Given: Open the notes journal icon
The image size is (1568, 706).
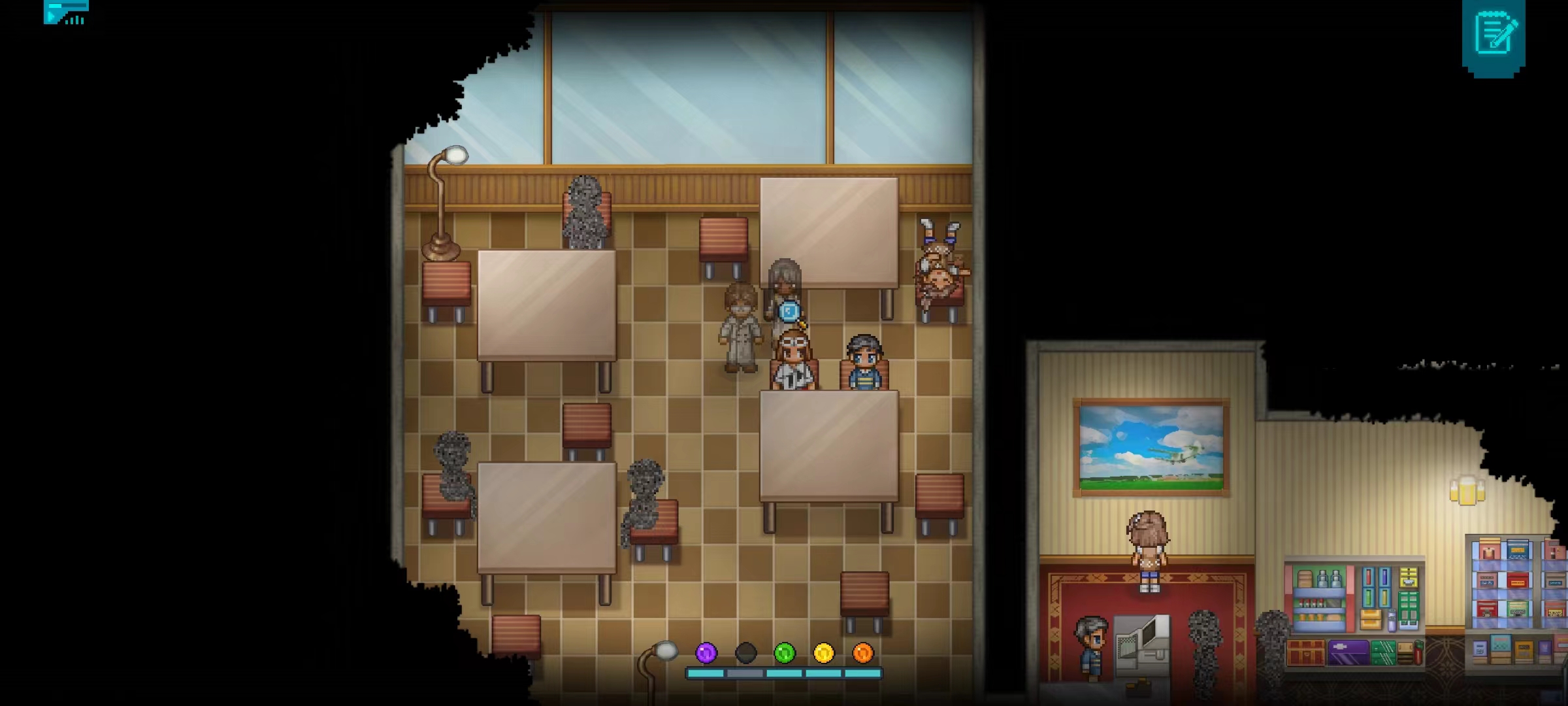Looking at the screenshot, I should 1495,34.
